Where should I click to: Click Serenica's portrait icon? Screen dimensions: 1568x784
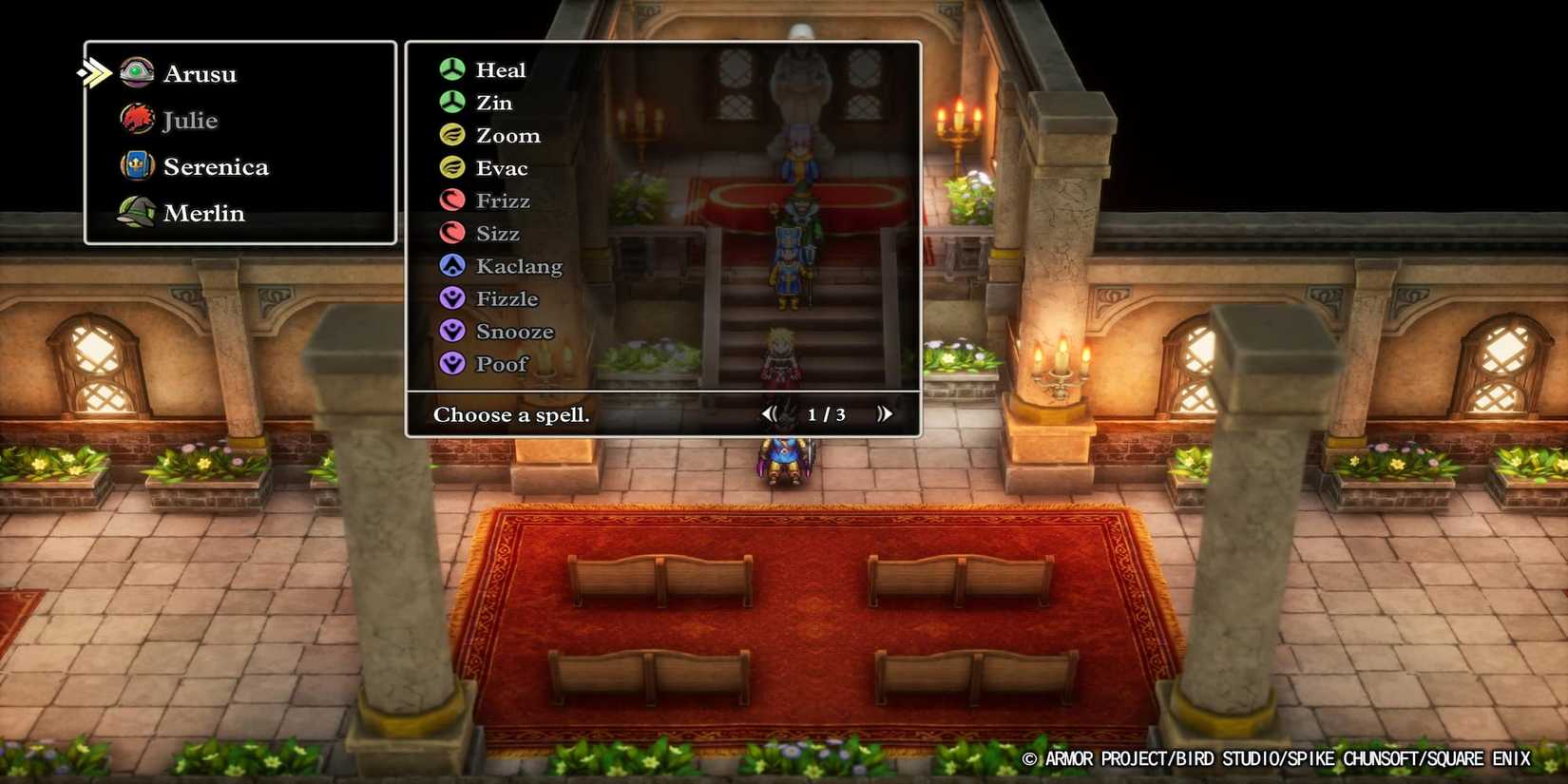click(x=138, y=165)
